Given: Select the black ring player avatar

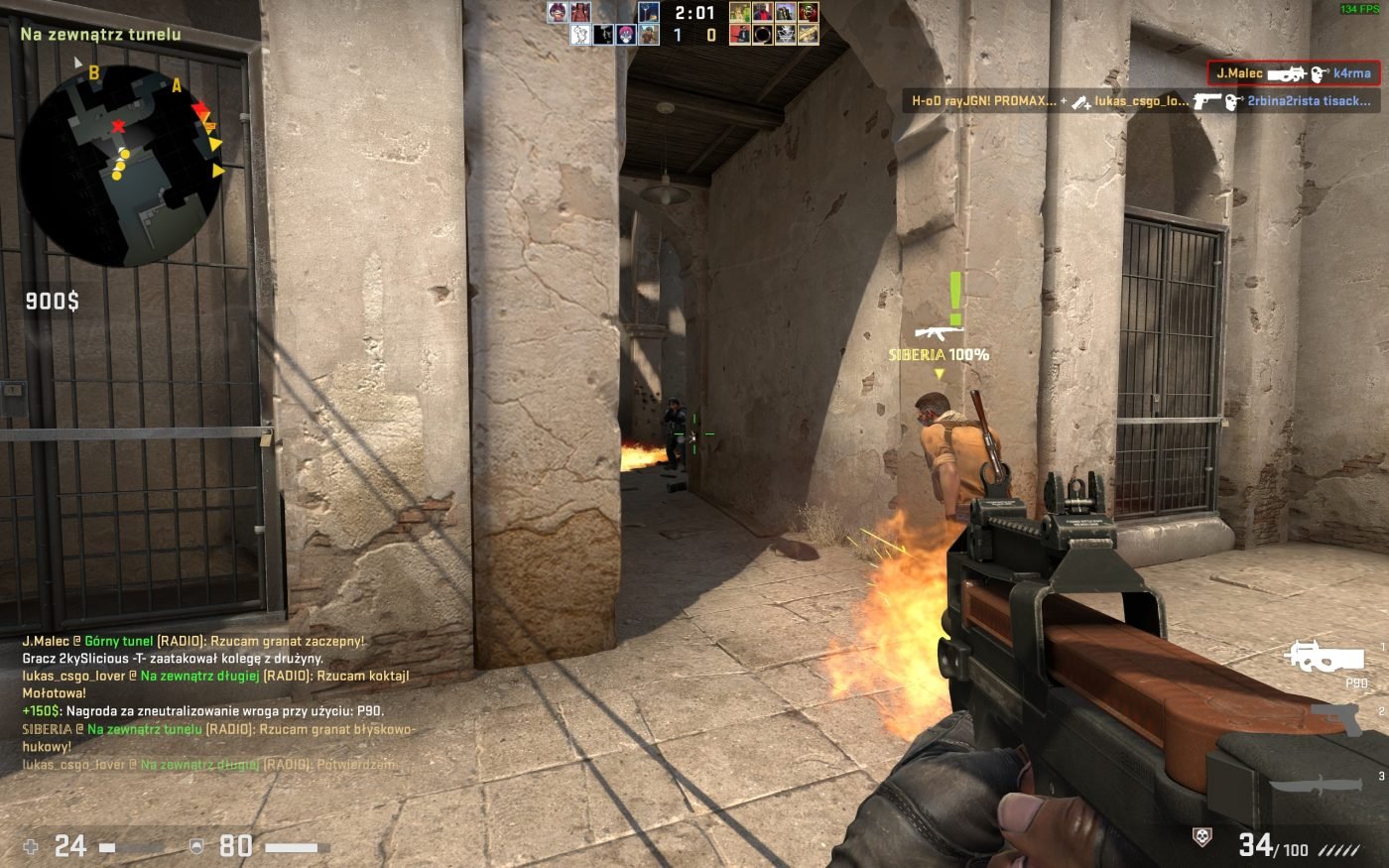Looking at the screenshot, I should click(762, 36).
